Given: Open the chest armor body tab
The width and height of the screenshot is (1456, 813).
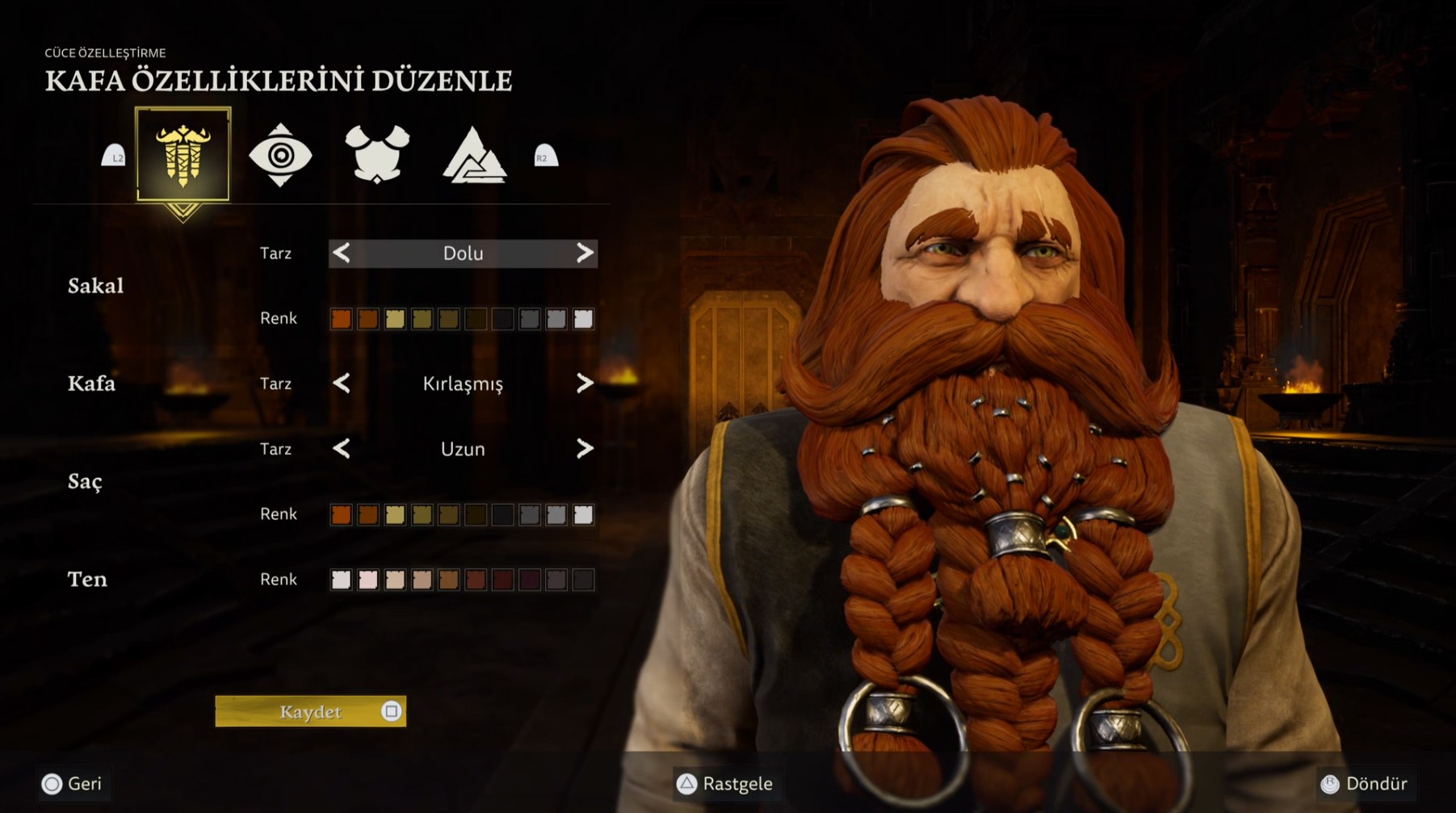Looking at the screenshot, I should [x=377, y=154].
